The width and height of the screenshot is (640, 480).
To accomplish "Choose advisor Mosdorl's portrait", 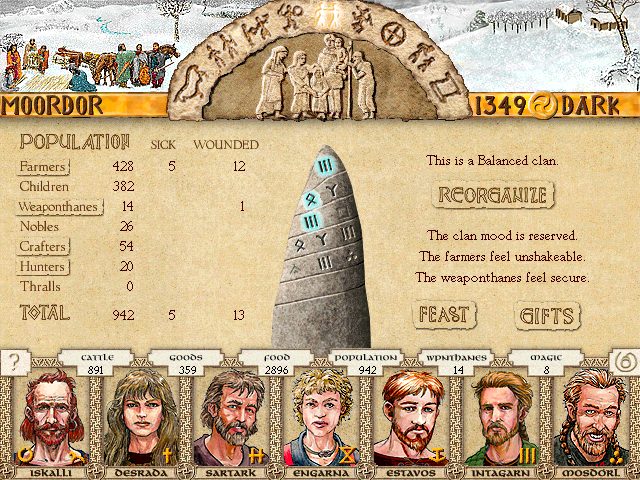I will (595, 420).
